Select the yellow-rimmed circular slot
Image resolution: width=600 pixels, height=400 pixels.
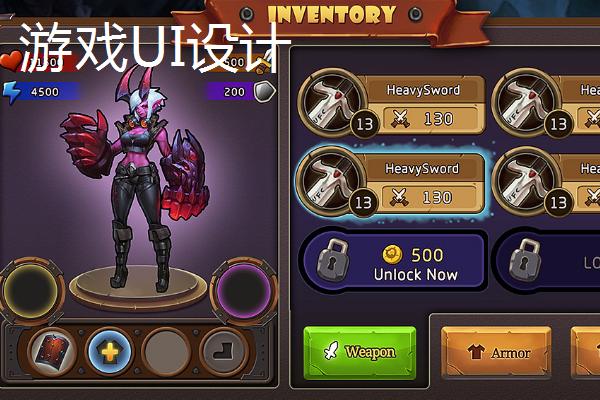click(x=31, y=291)
